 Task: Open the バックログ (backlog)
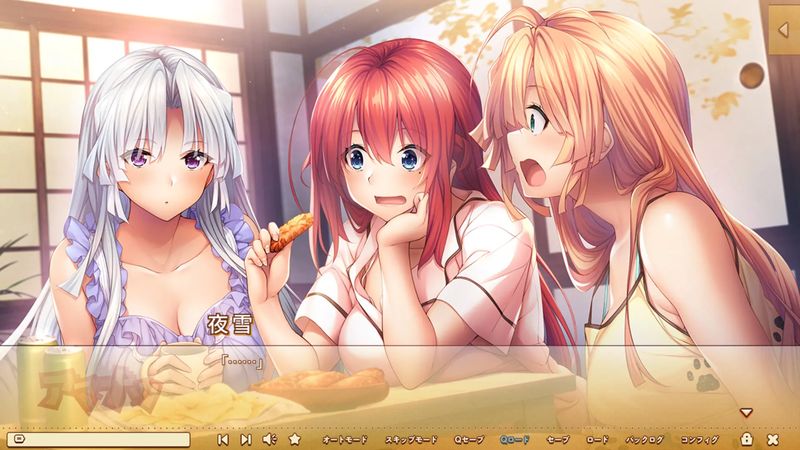tap(645, 439)
